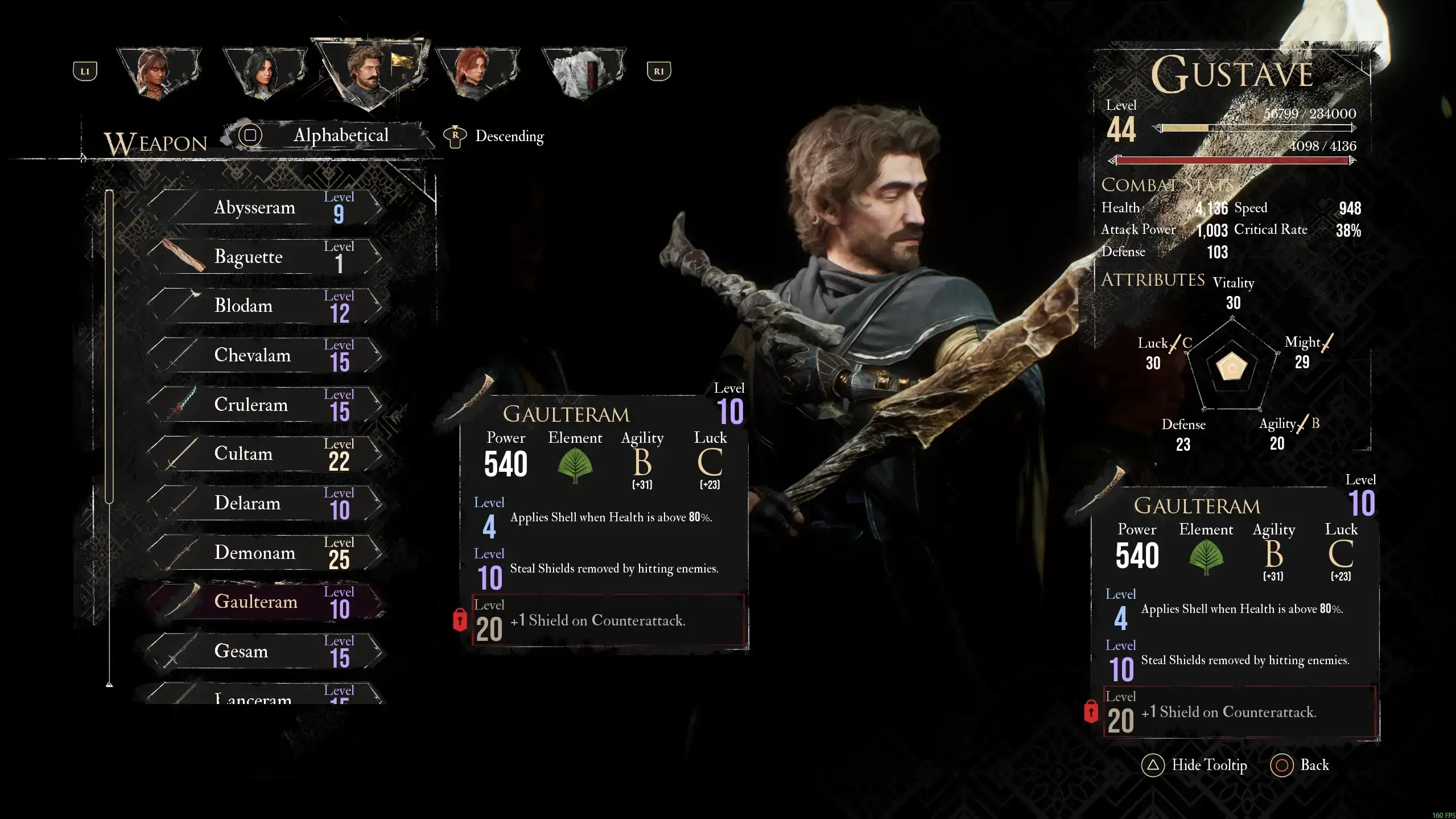
Task: Choose the Delaram weapon
Action: pyautogui.click(x=265, y=504)
